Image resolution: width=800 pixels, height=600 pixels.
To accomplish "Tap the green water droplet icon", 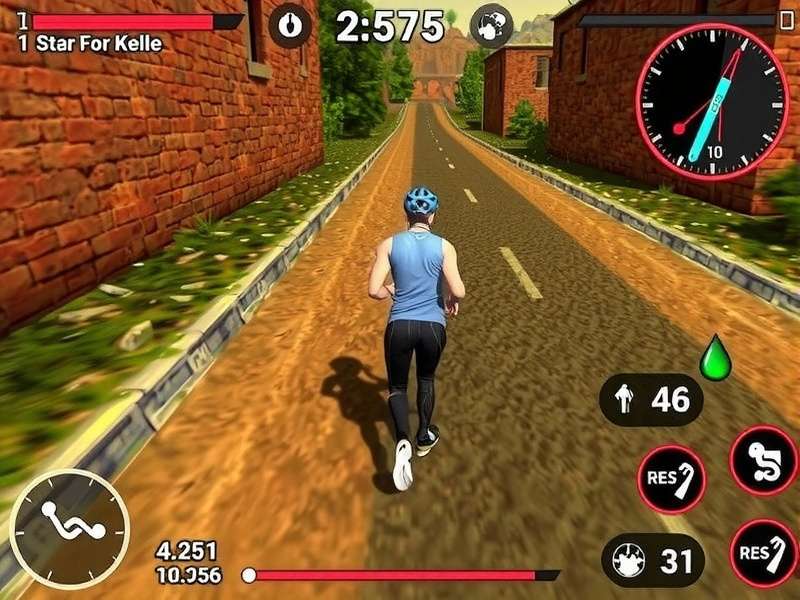I will click(x=714, y=360).
